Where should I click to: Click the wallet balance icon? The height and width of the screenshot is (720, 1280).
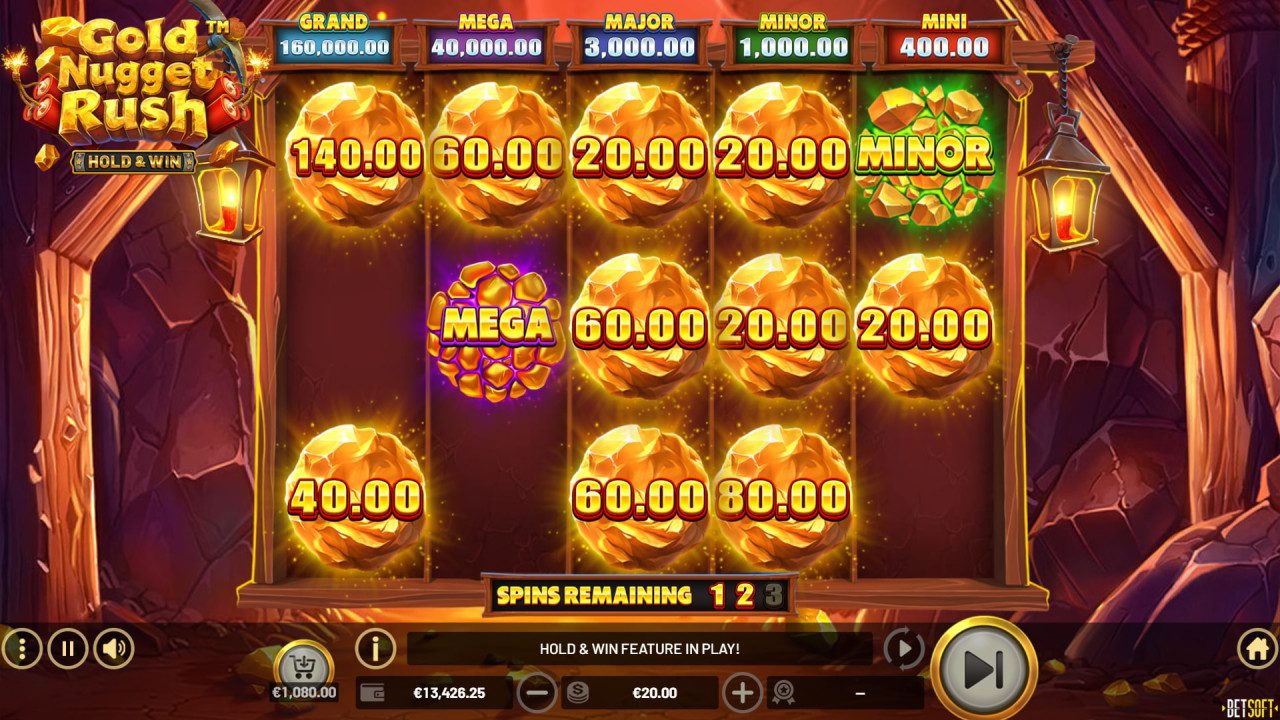coord(371,691)
